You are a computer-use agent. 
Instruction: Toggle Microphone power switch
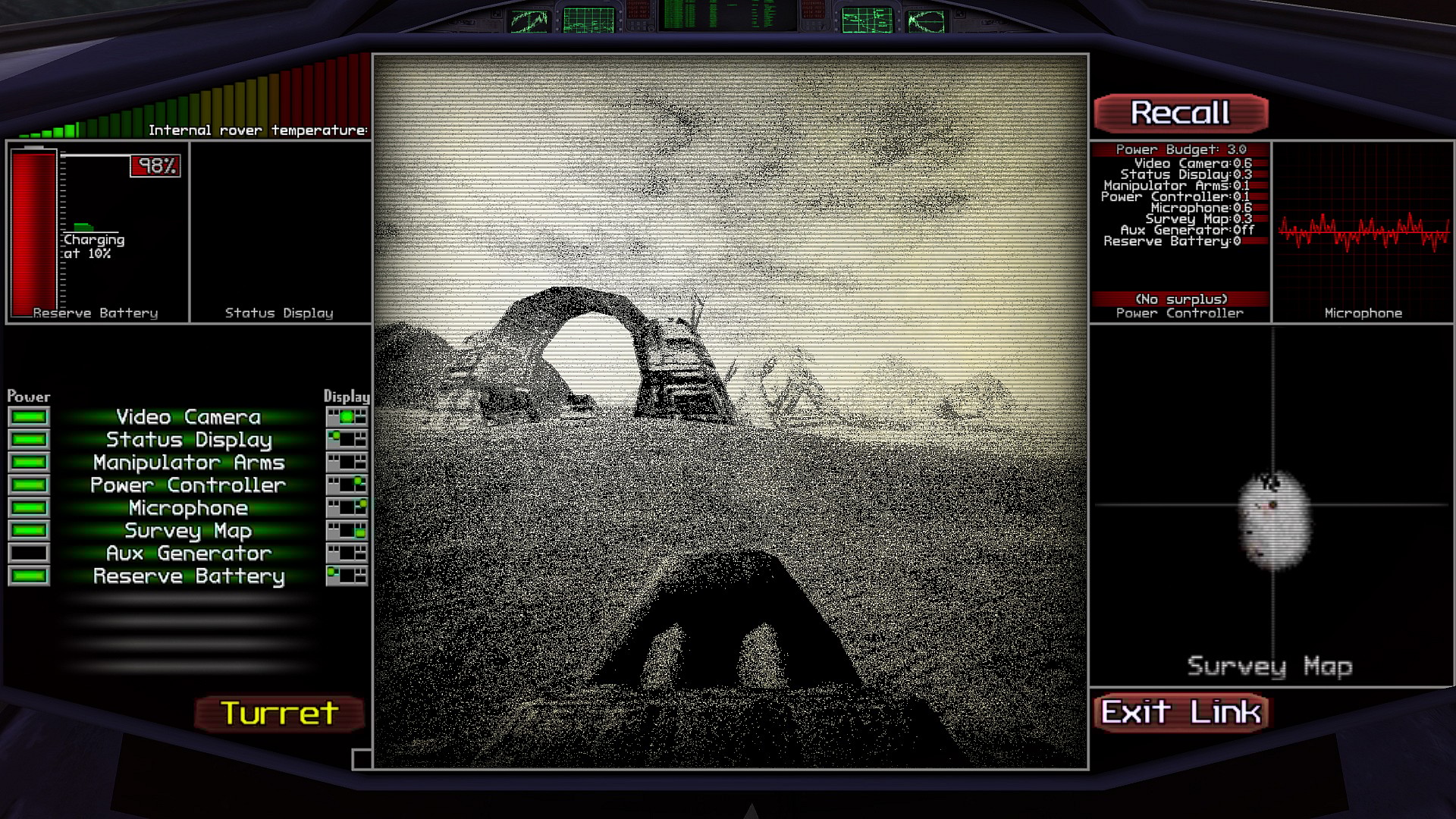click(x=29, y=508)
